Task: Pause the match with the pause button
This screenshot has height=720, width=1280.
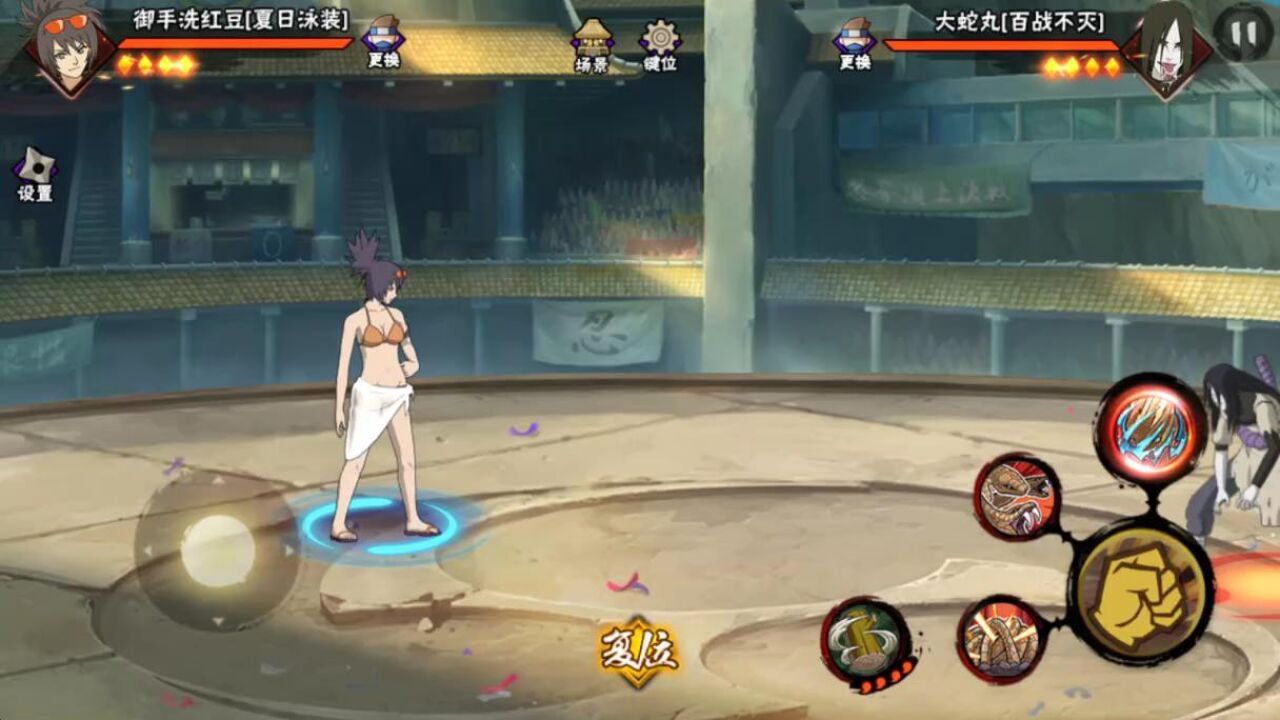Action: point(1243,33)
